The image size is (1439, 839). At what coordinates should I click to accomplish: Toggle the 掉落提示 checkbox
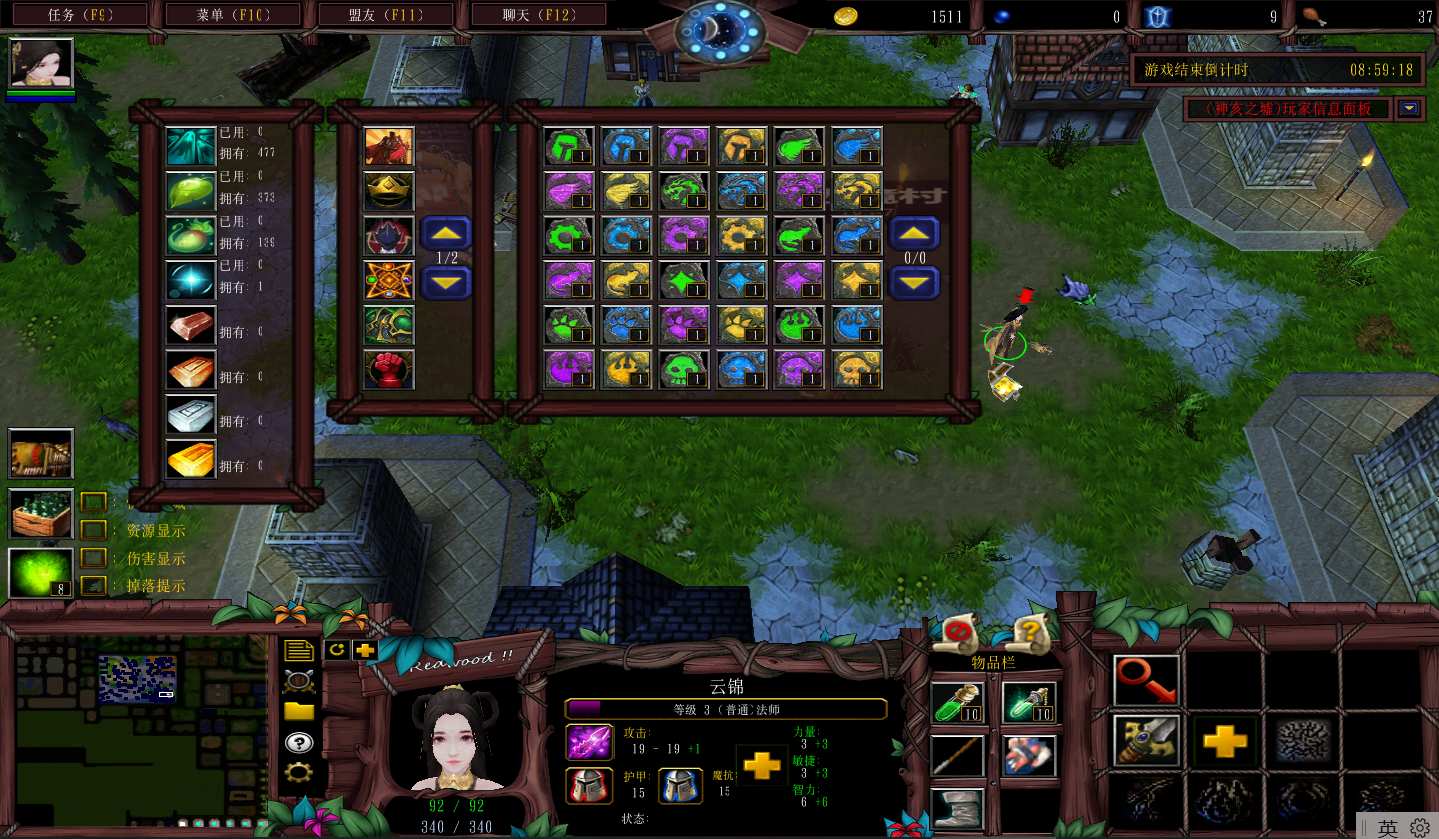click(93, 586)
